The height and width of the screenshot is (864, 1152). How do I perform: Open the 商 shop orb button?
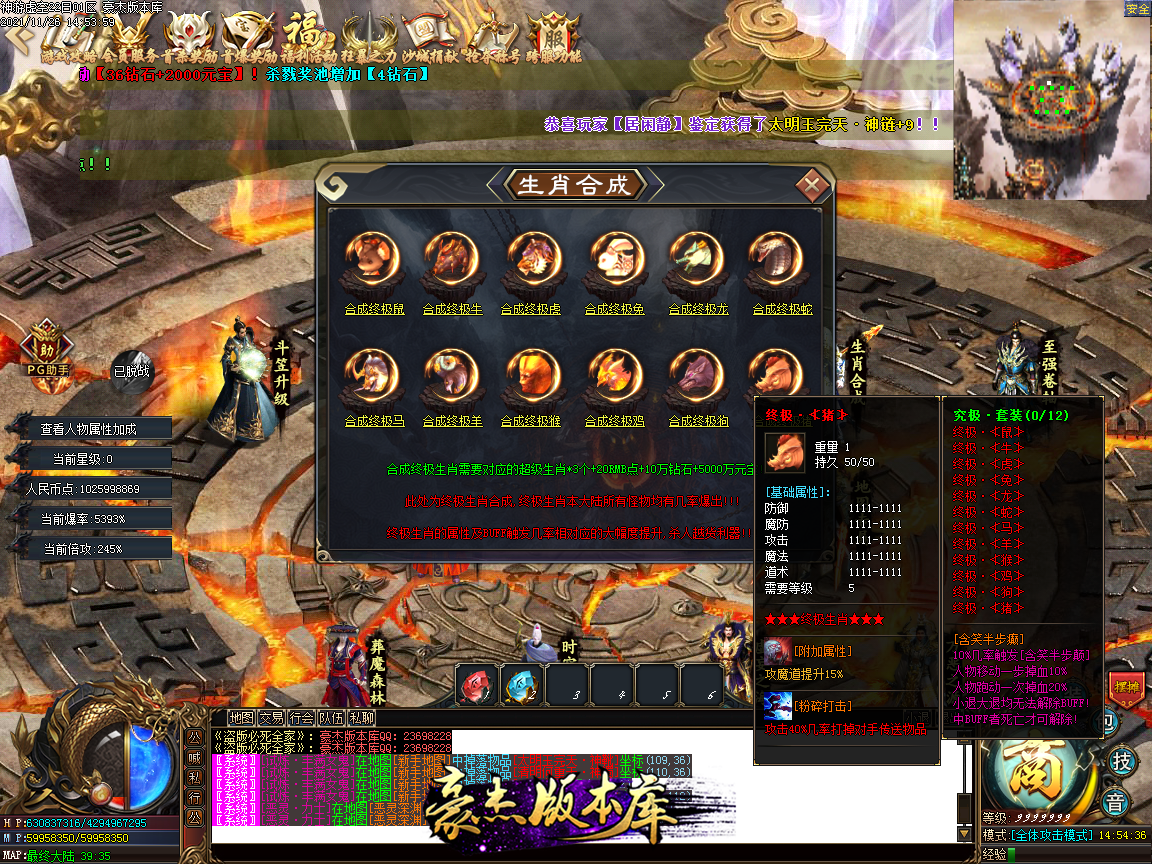click(x=1040, y=771)
